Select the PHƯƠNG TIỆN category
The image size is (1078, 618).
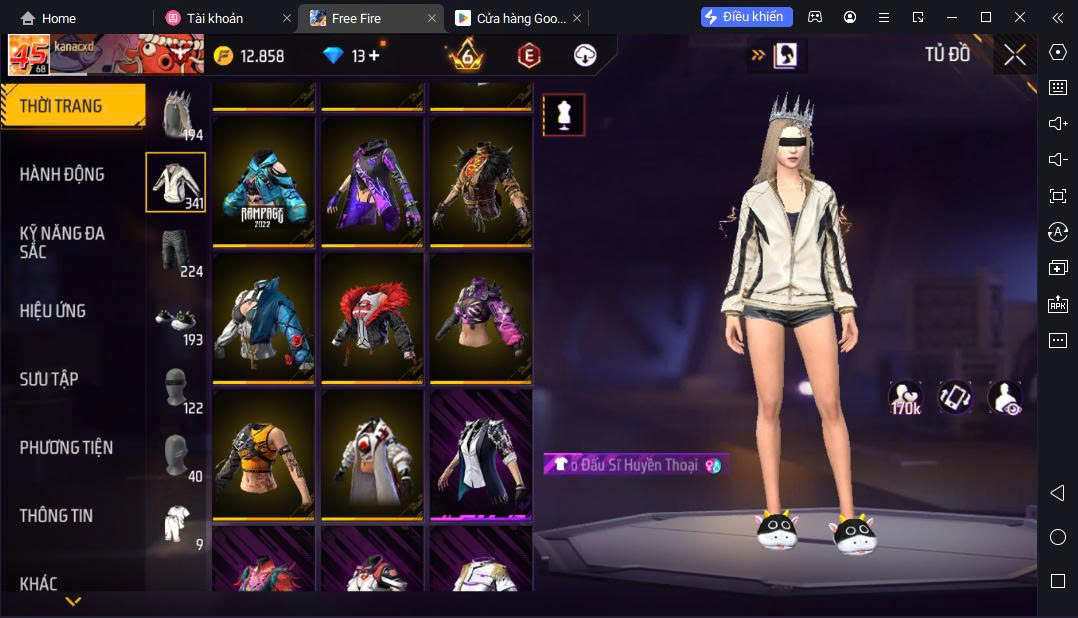coord(66,447)
